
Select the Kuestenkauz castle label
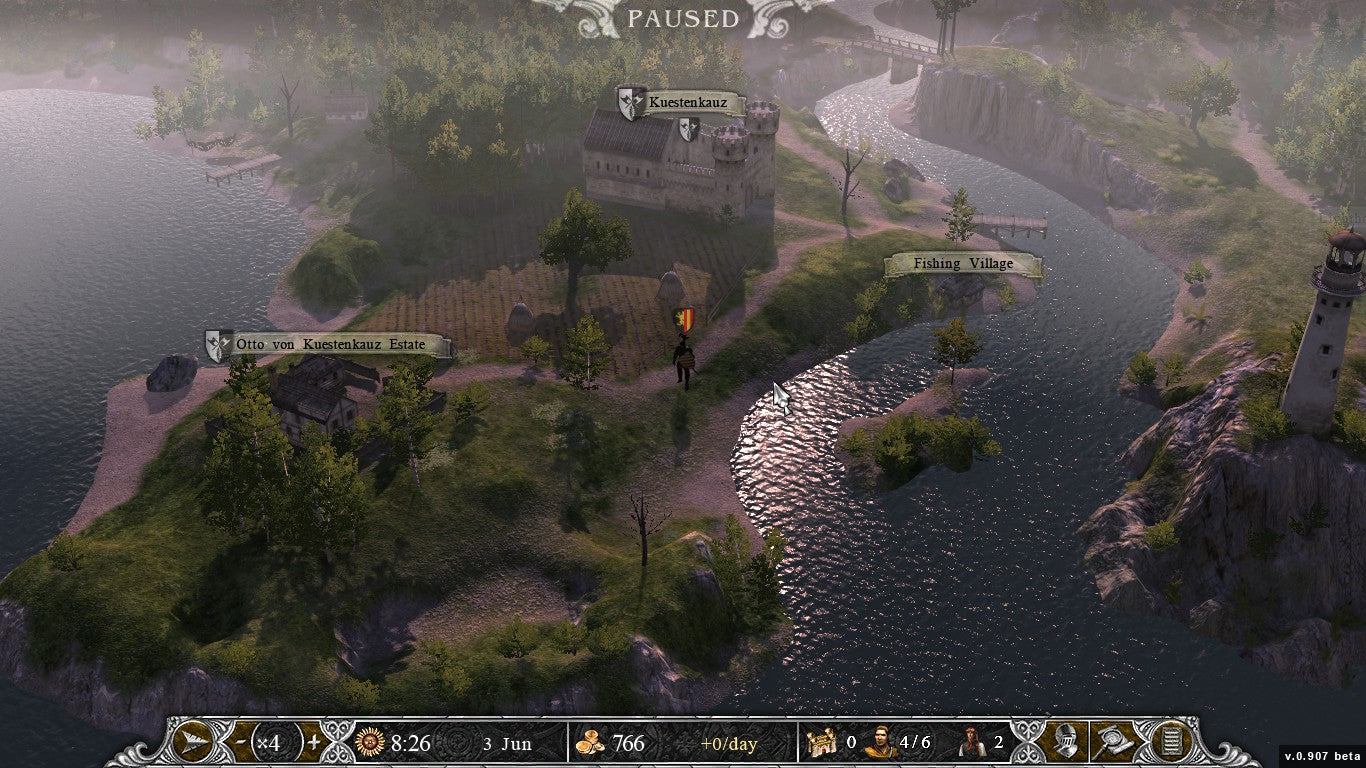coord(692,102)
